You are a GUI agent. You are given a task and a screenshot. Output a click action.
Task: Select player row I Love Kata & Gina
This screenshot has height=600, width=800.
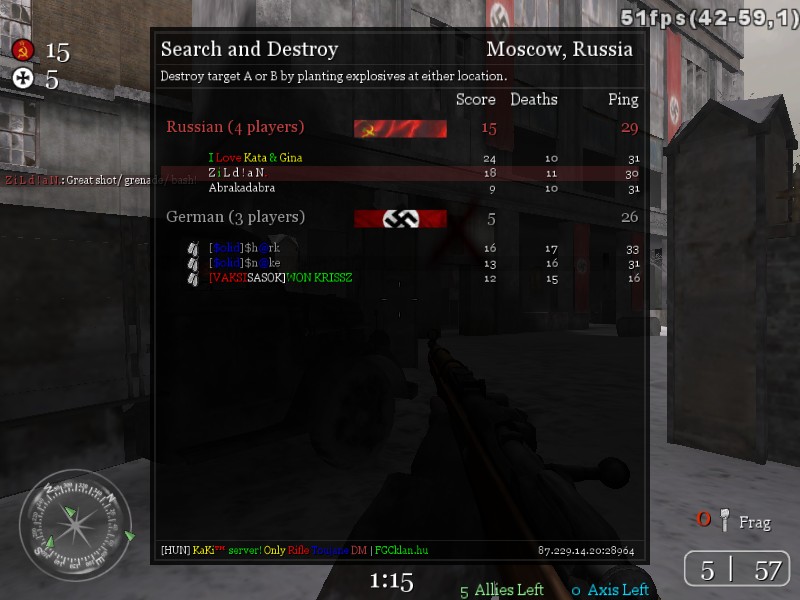pyautogui.click(x=255, y=158)
